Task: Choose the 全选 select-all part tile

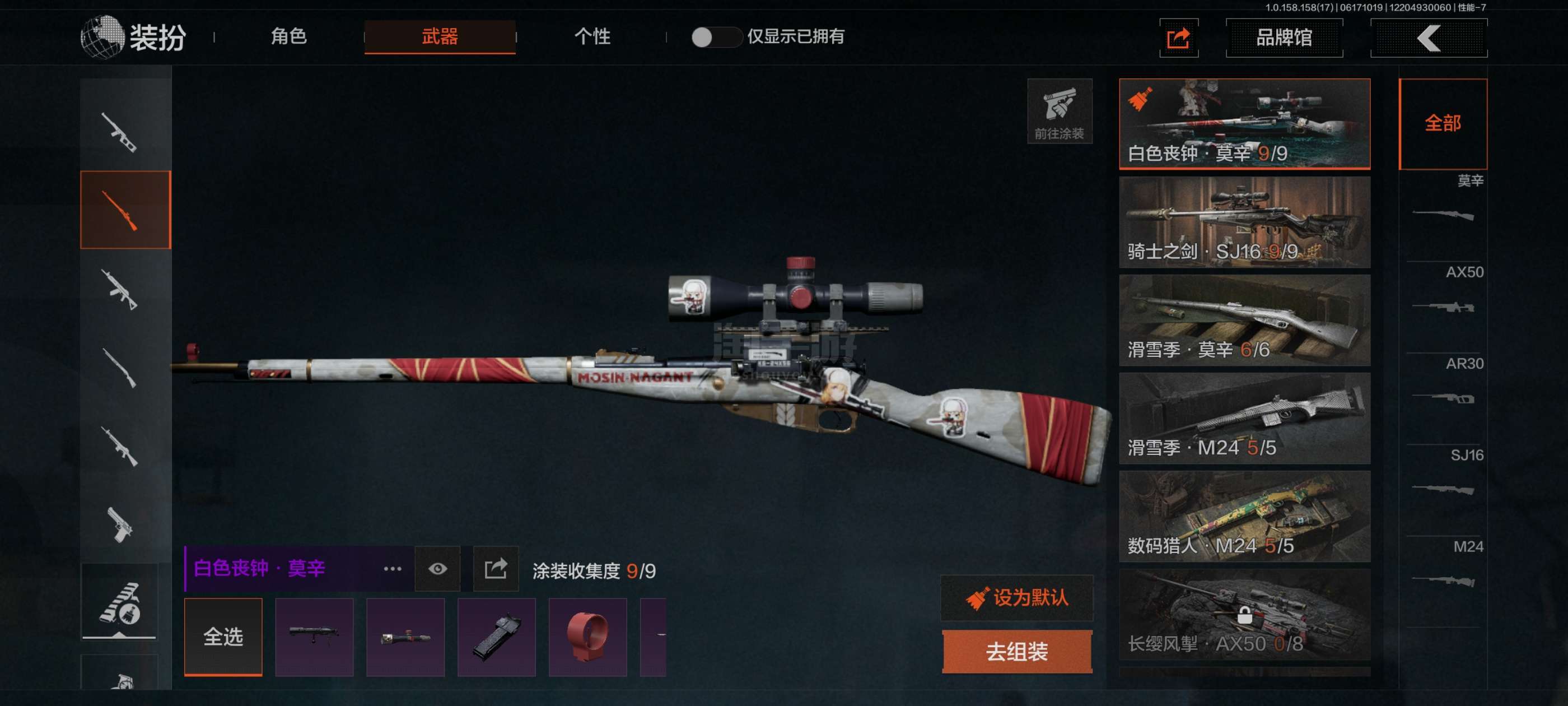Action: 223,637
